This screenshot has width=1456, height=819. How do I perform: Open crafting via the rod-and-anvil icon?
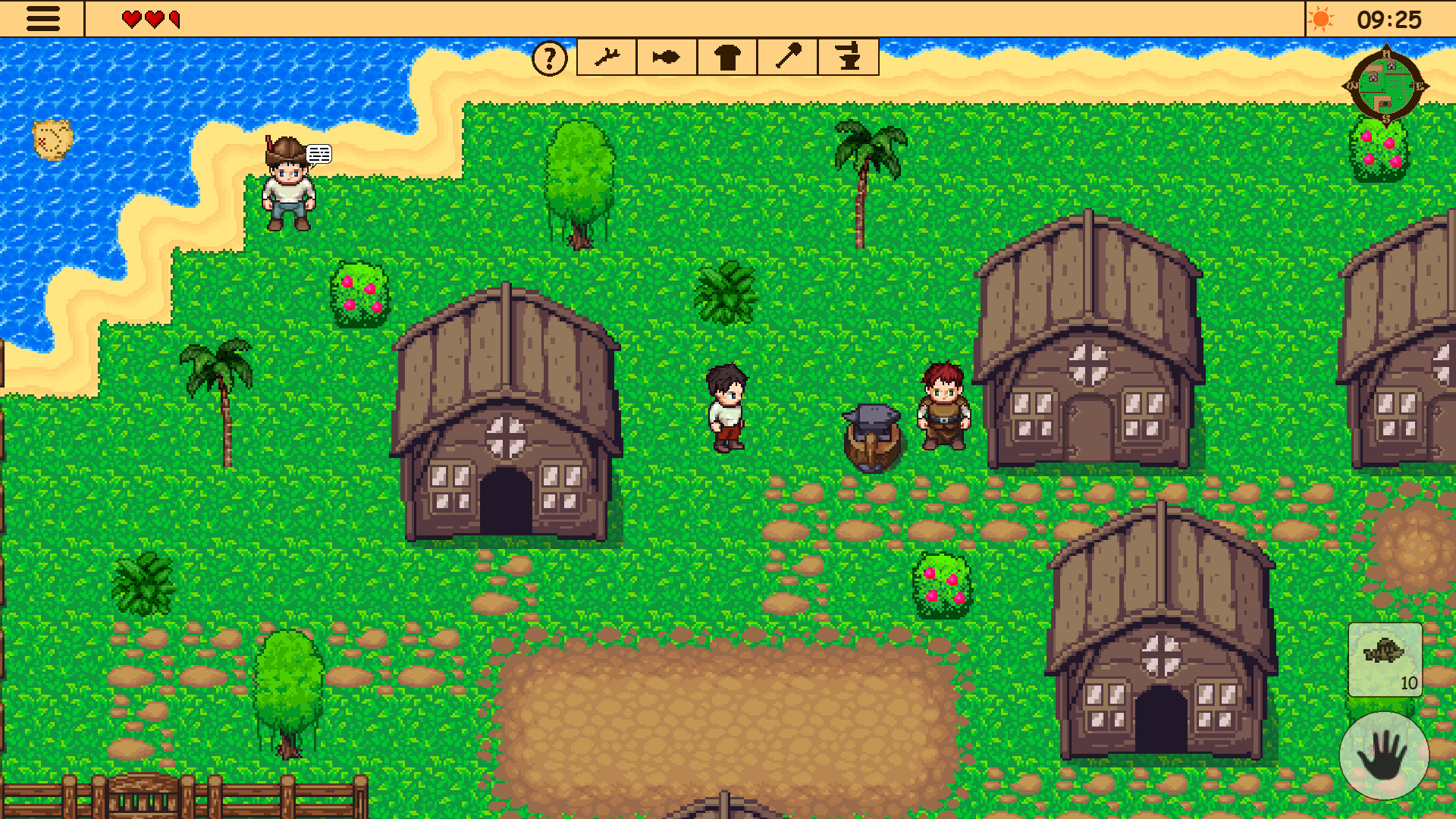coord(849,57)
